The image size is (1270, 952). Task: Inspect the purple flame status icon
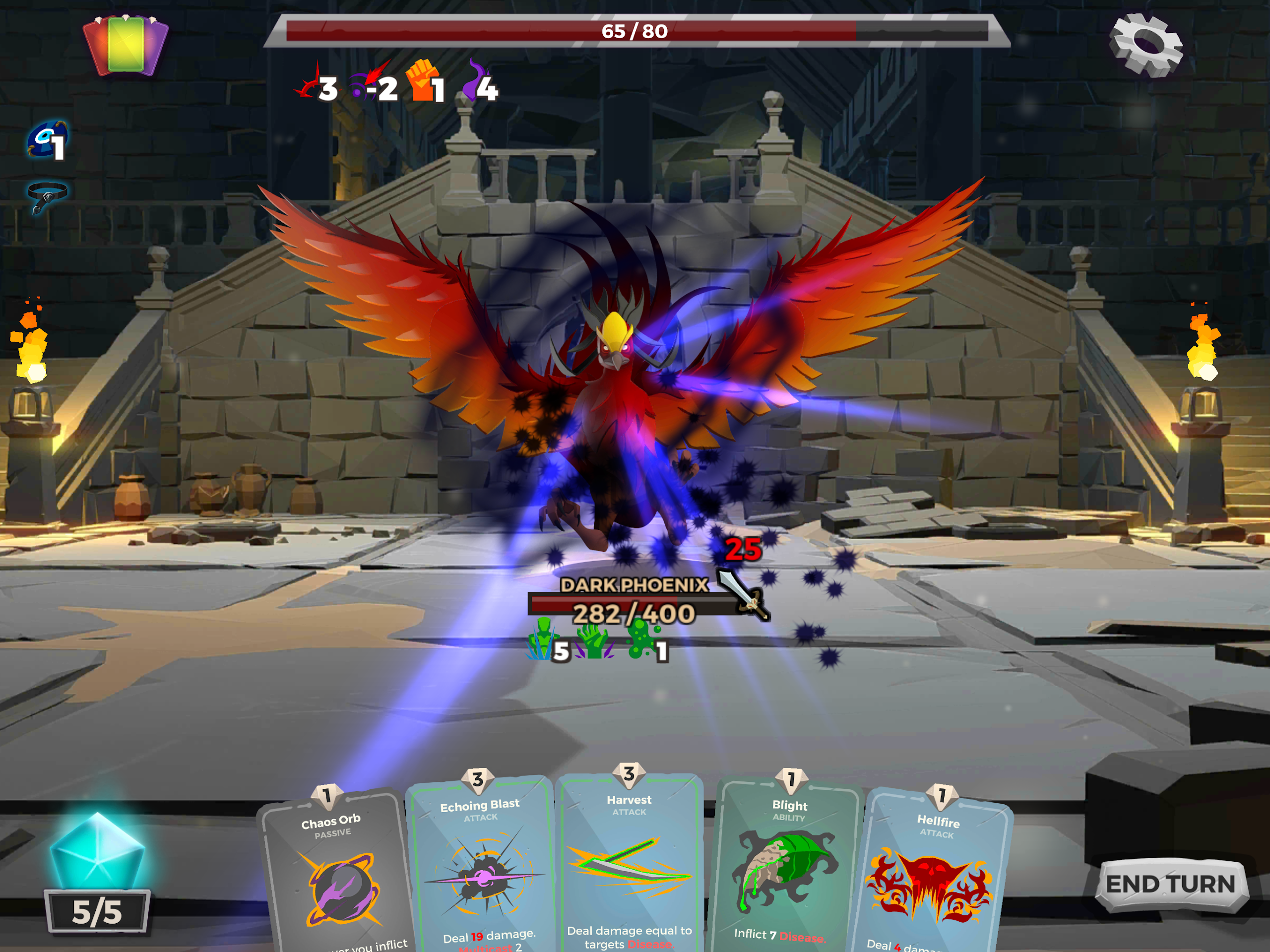(475, 80)
